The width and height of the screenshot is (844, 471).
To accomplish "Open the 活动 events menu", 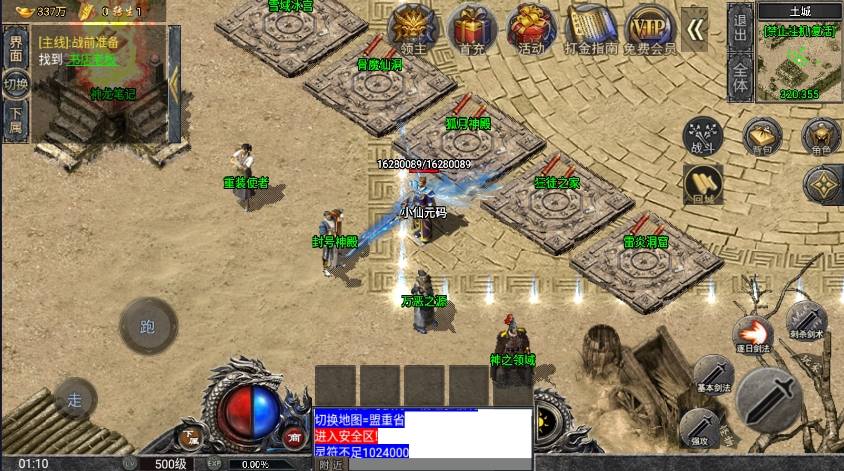I will (531, 28).
